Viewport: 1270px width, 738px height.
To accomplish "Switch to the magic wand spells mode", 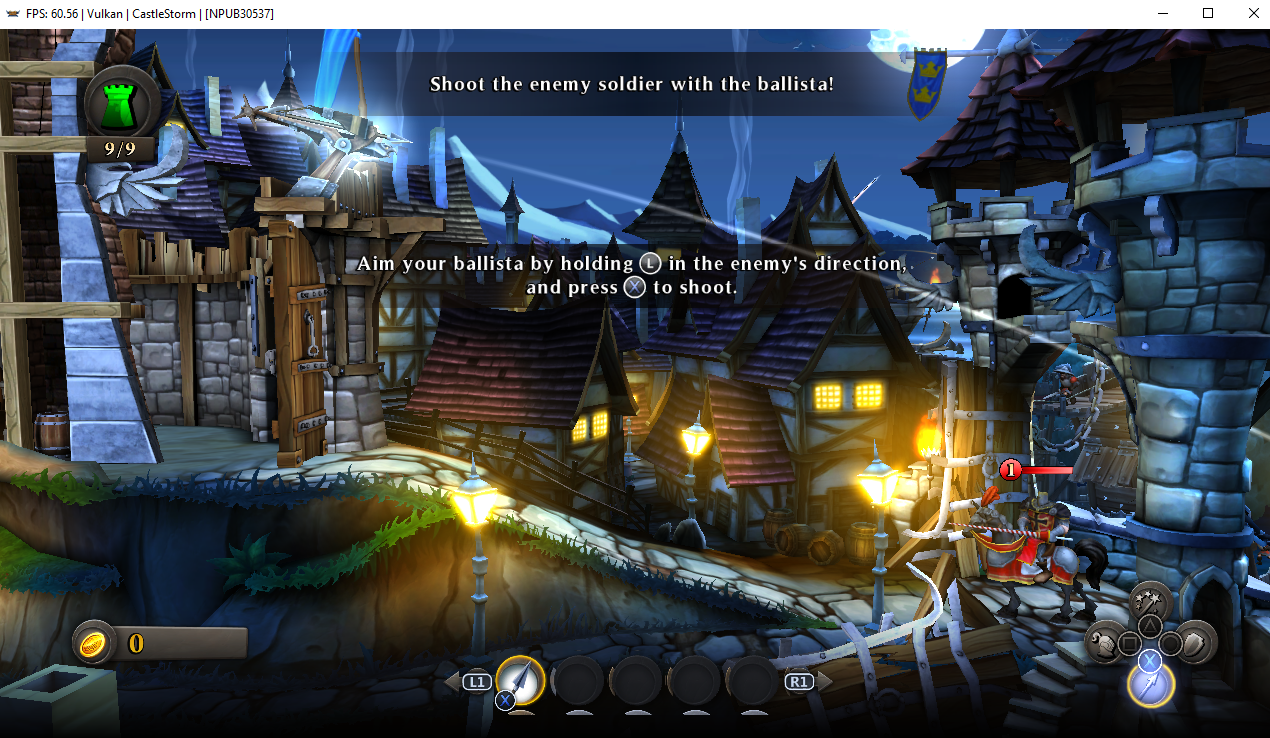I will [1151, 602].
